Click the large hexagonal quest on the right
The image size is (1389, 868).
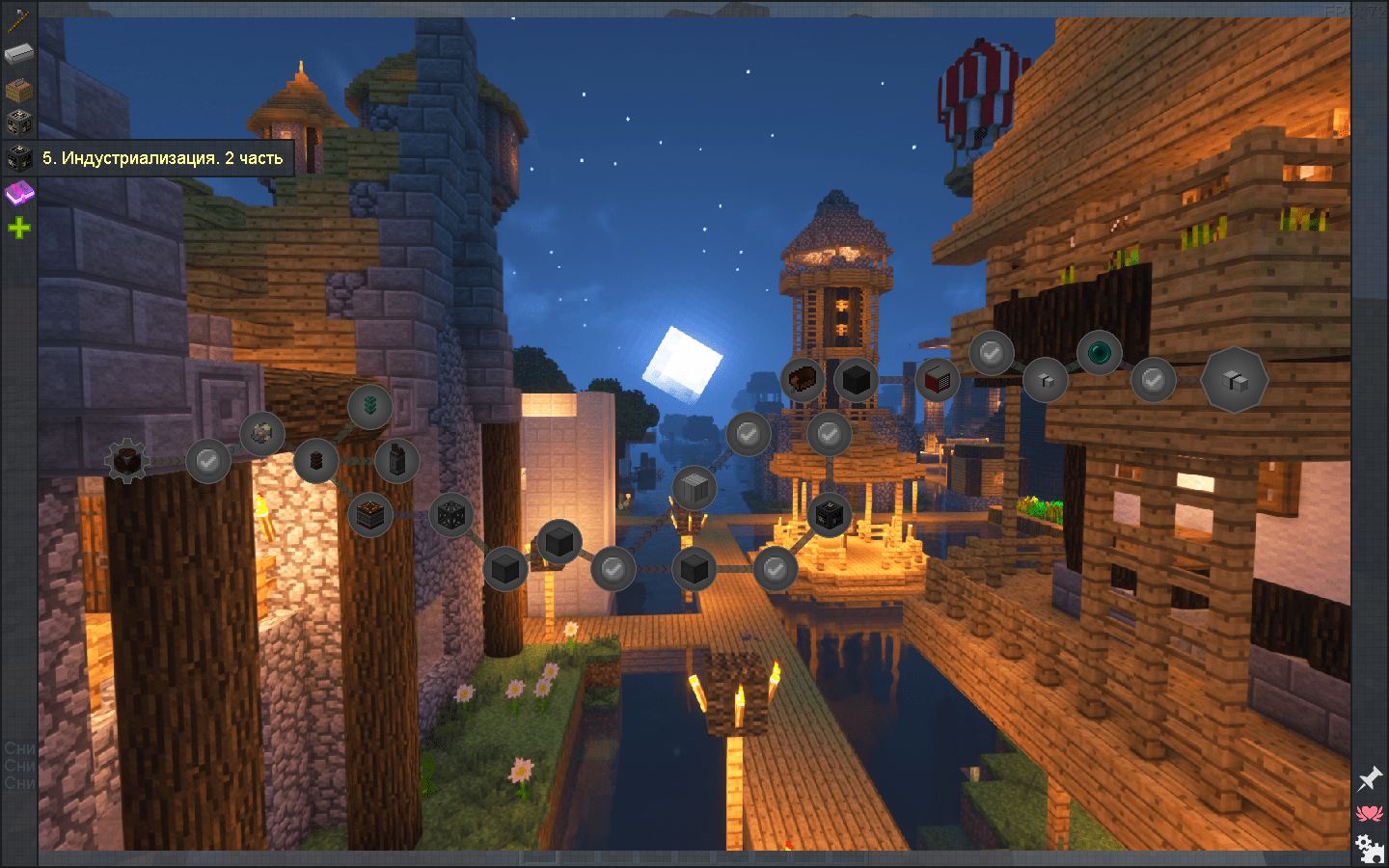pos(1235,380)
